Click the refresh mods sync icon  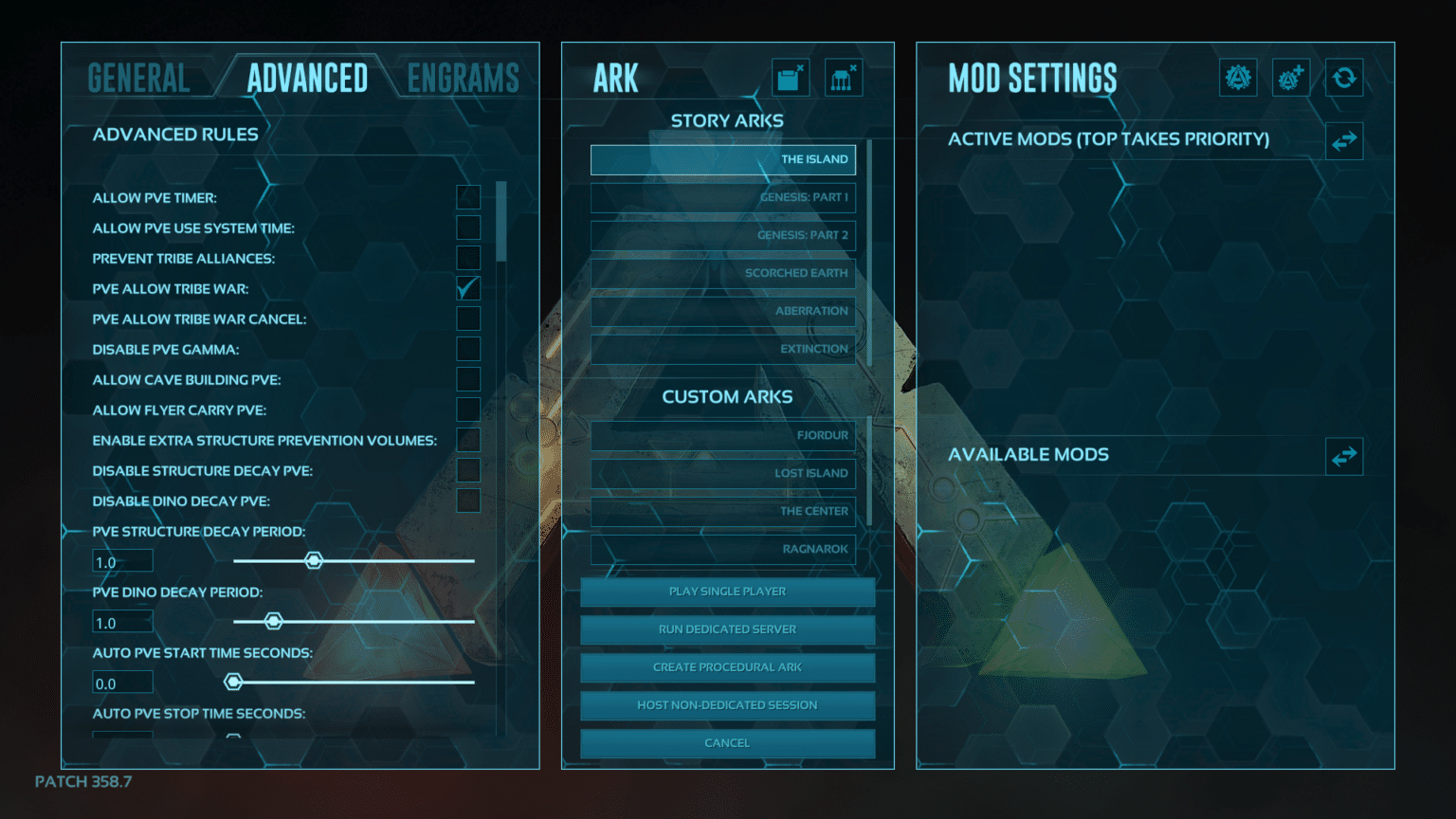(1344, 78)
